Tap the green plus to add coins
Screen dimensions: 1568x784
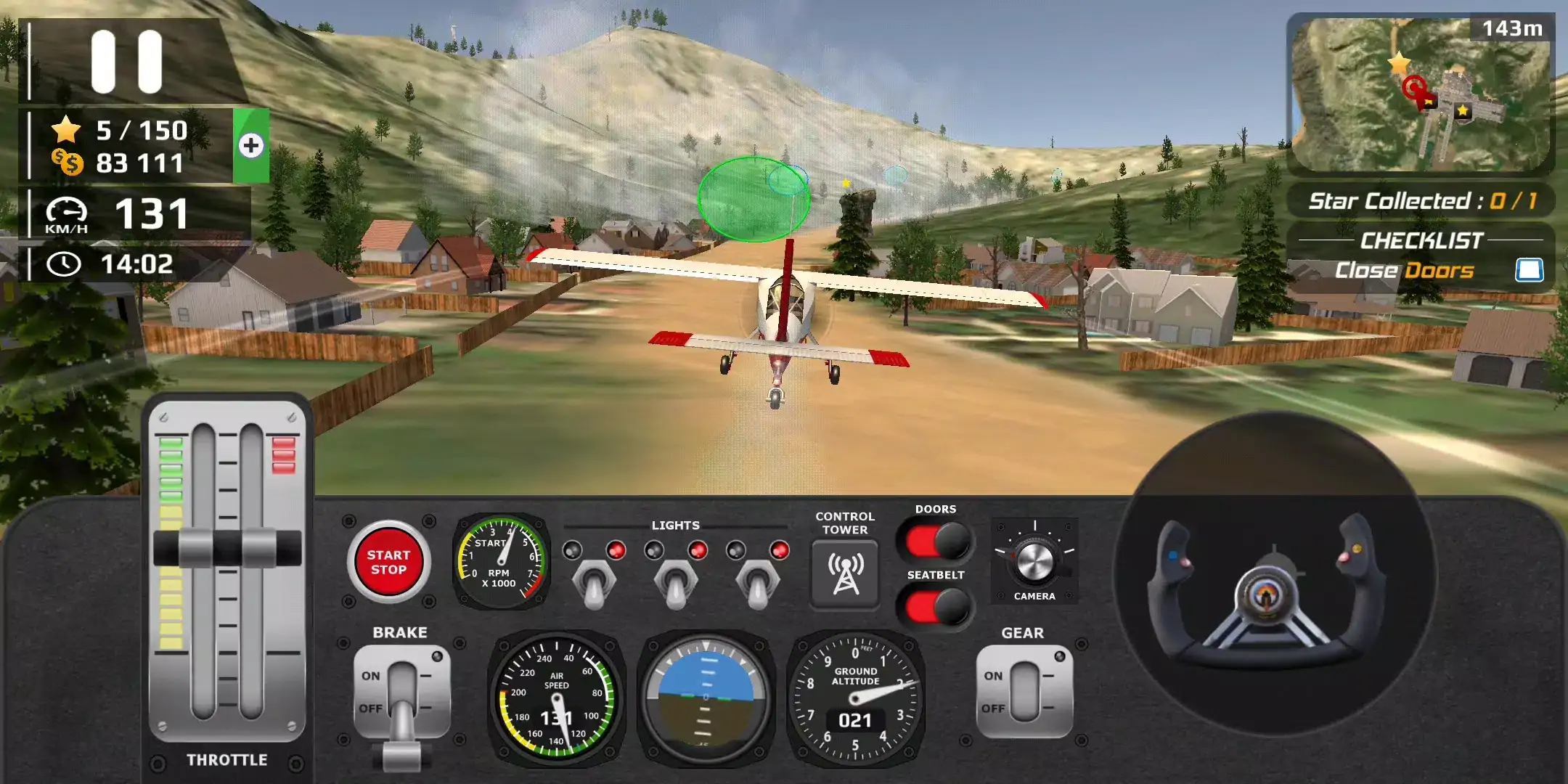[251, 146]
